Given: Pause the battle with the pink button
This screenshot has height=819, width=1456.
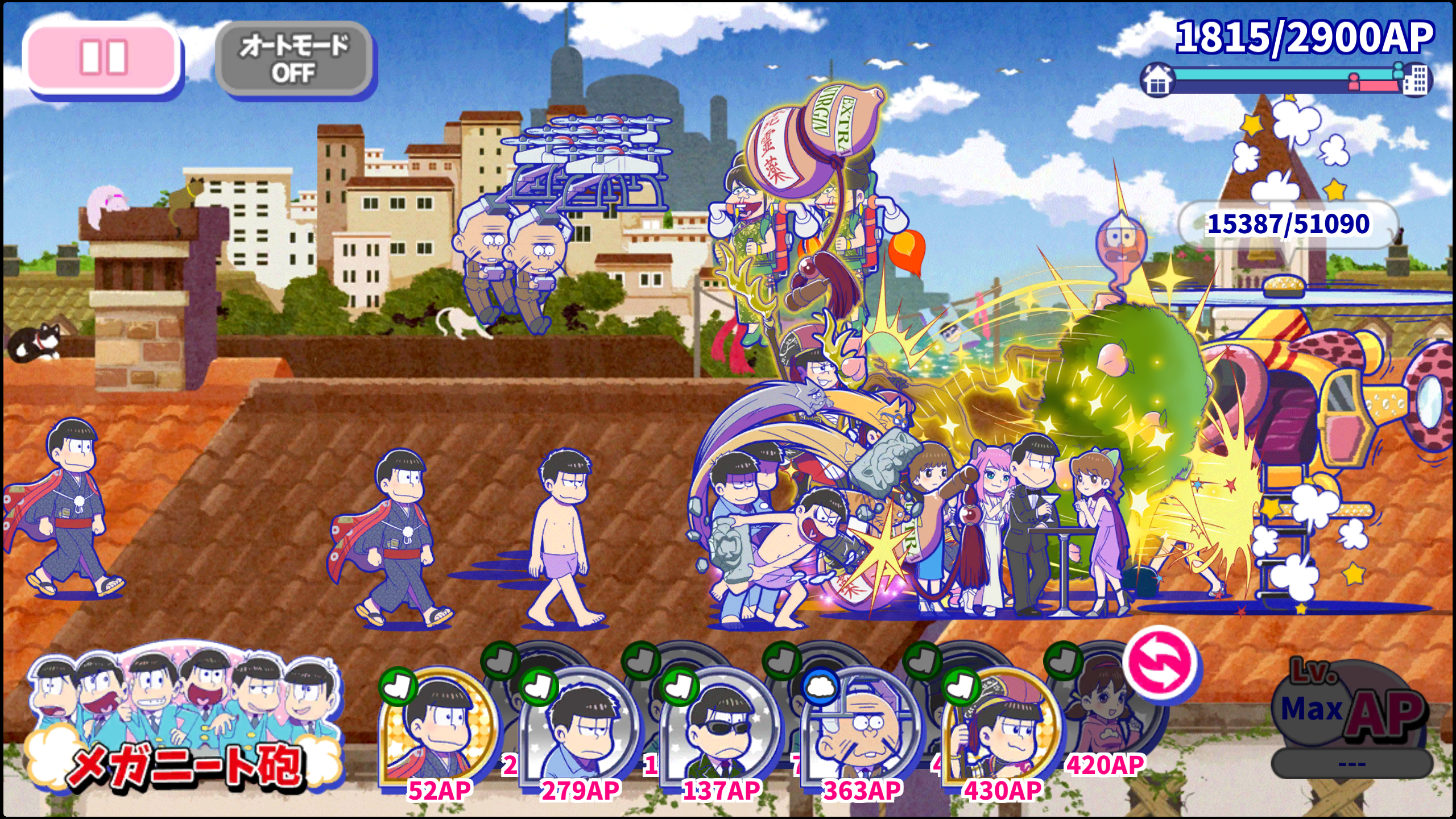Looking at the screenshot, I should click(x=102, y=58).
